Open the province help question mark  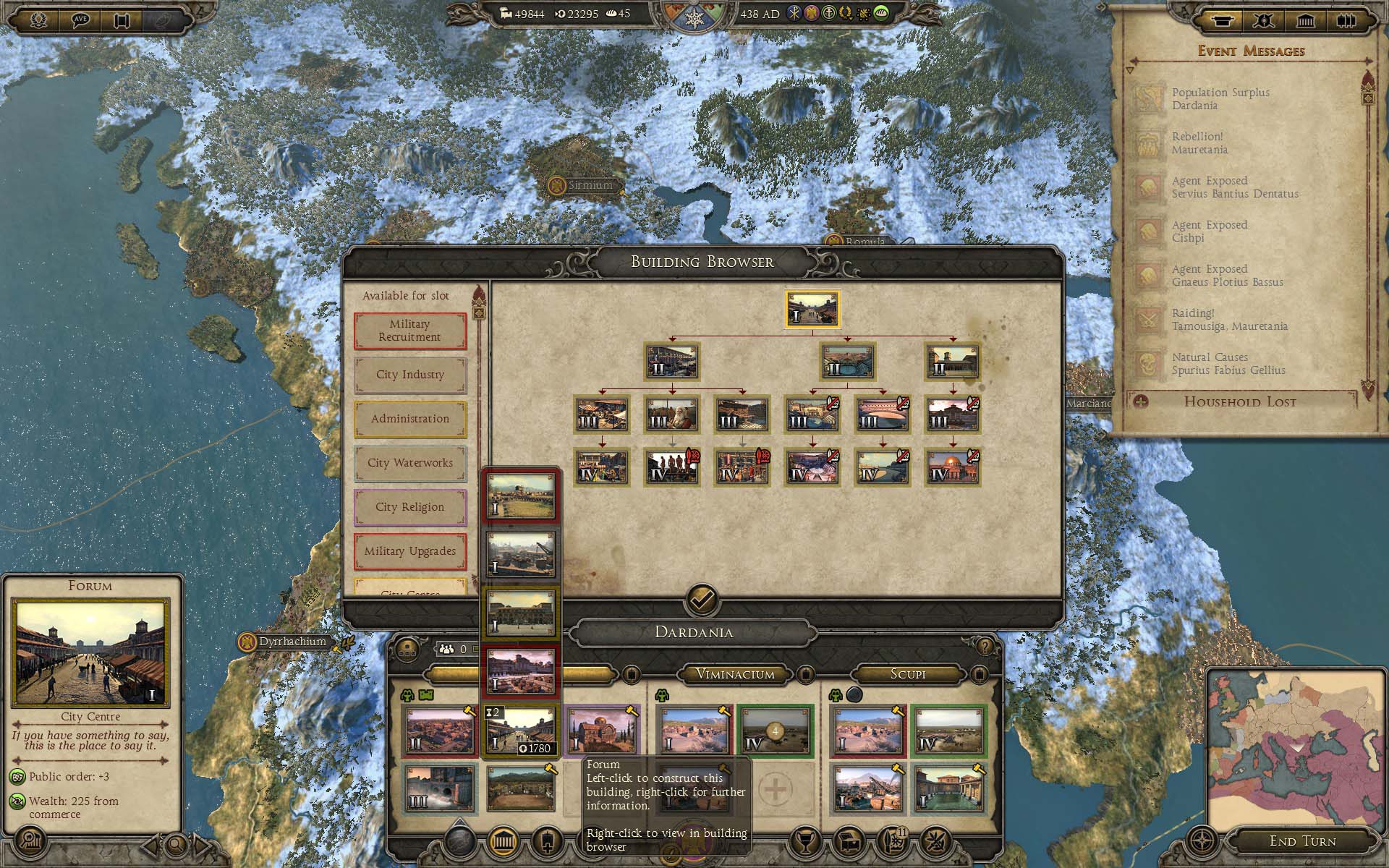984,646
